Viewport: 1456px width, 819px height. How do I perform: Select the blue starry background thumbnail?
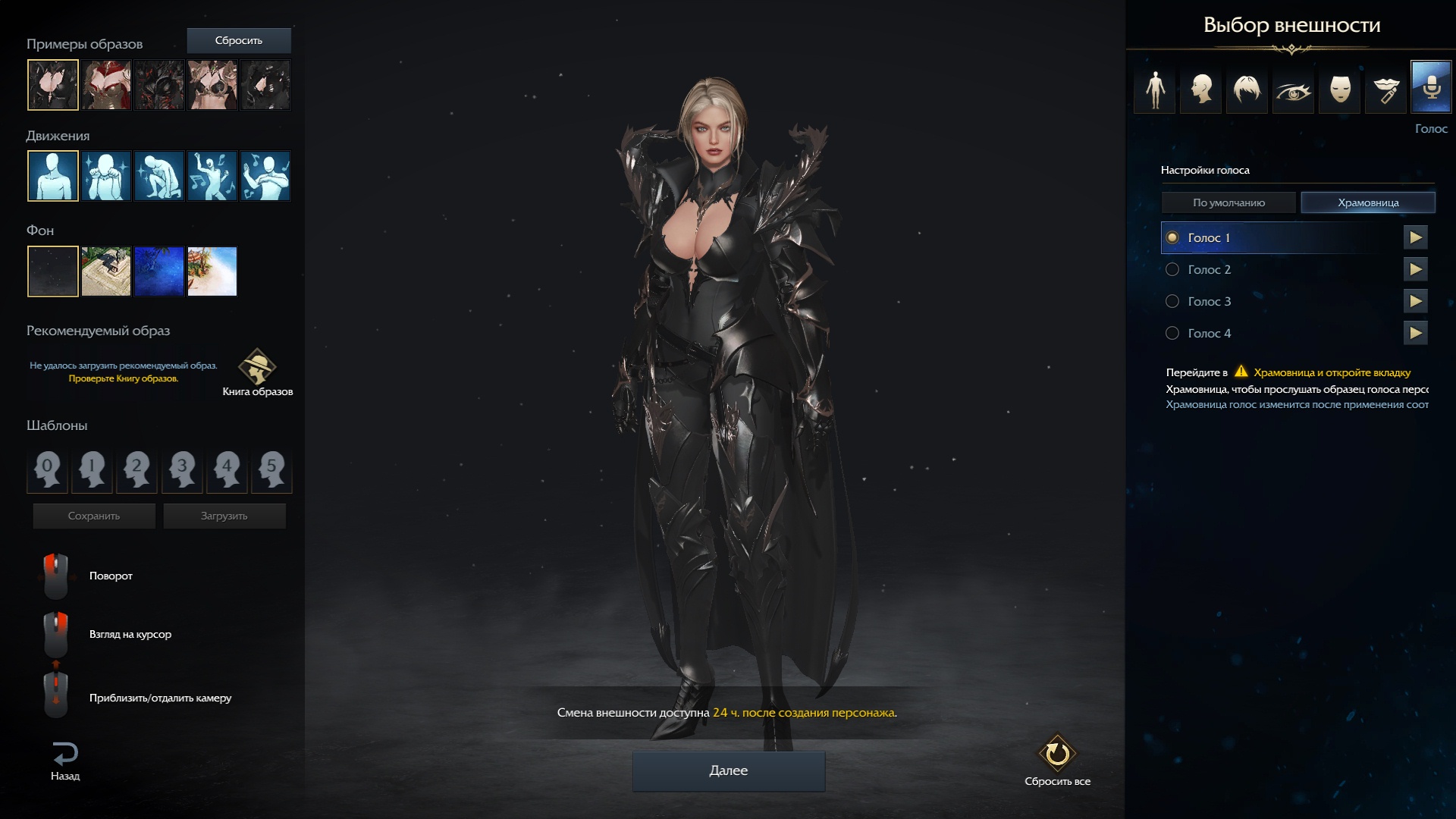pyautogui.click(x=159, y=271)
